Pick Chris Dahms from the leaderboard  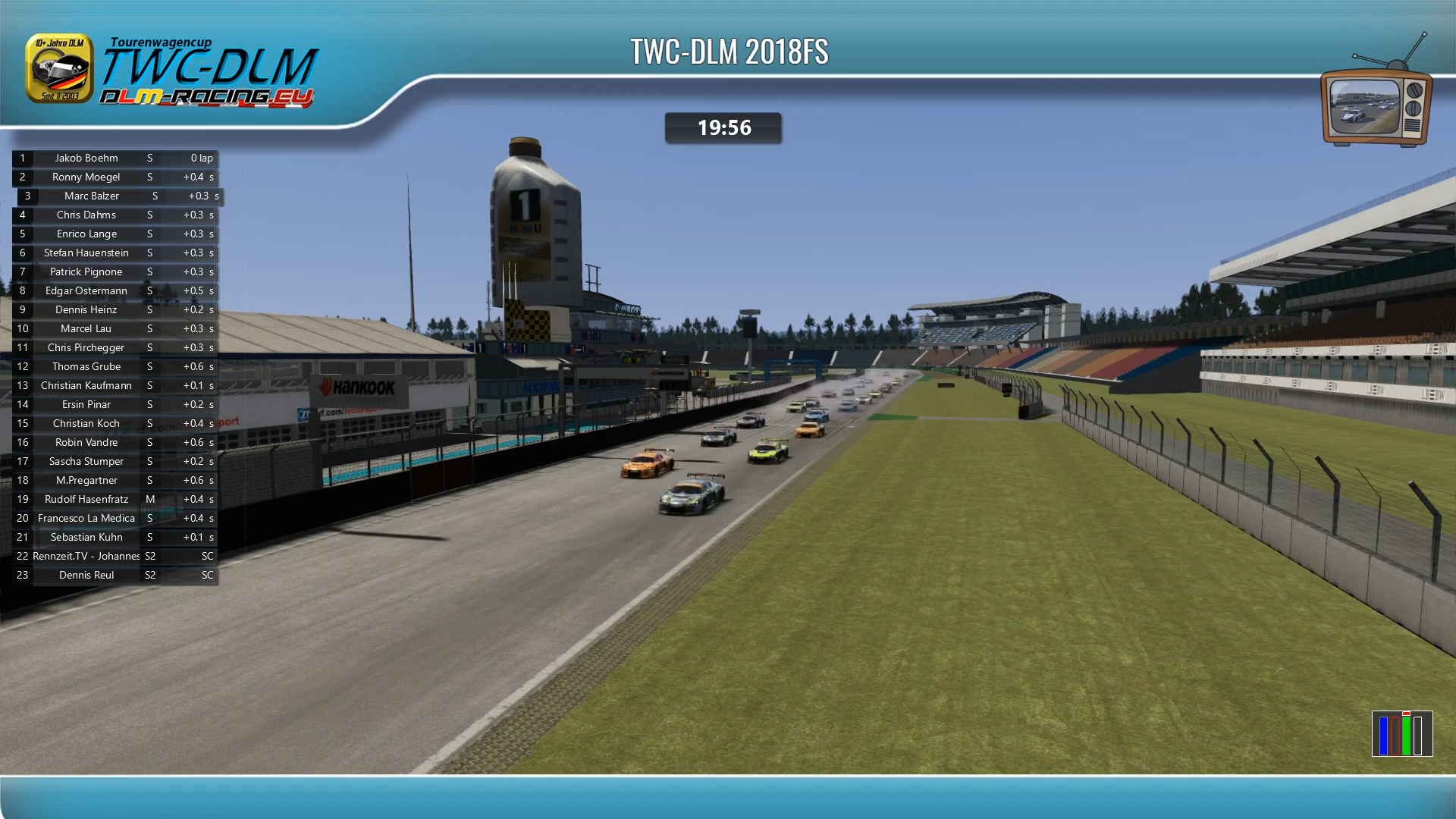pyautogui.click(x=86, y=215)
